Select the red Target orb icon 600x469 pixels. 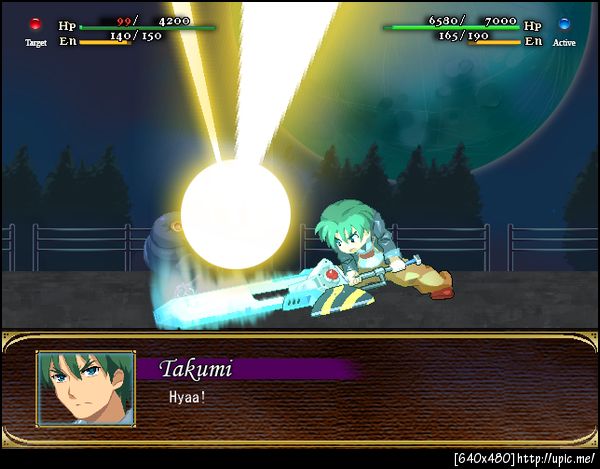[x=36, y=24]
